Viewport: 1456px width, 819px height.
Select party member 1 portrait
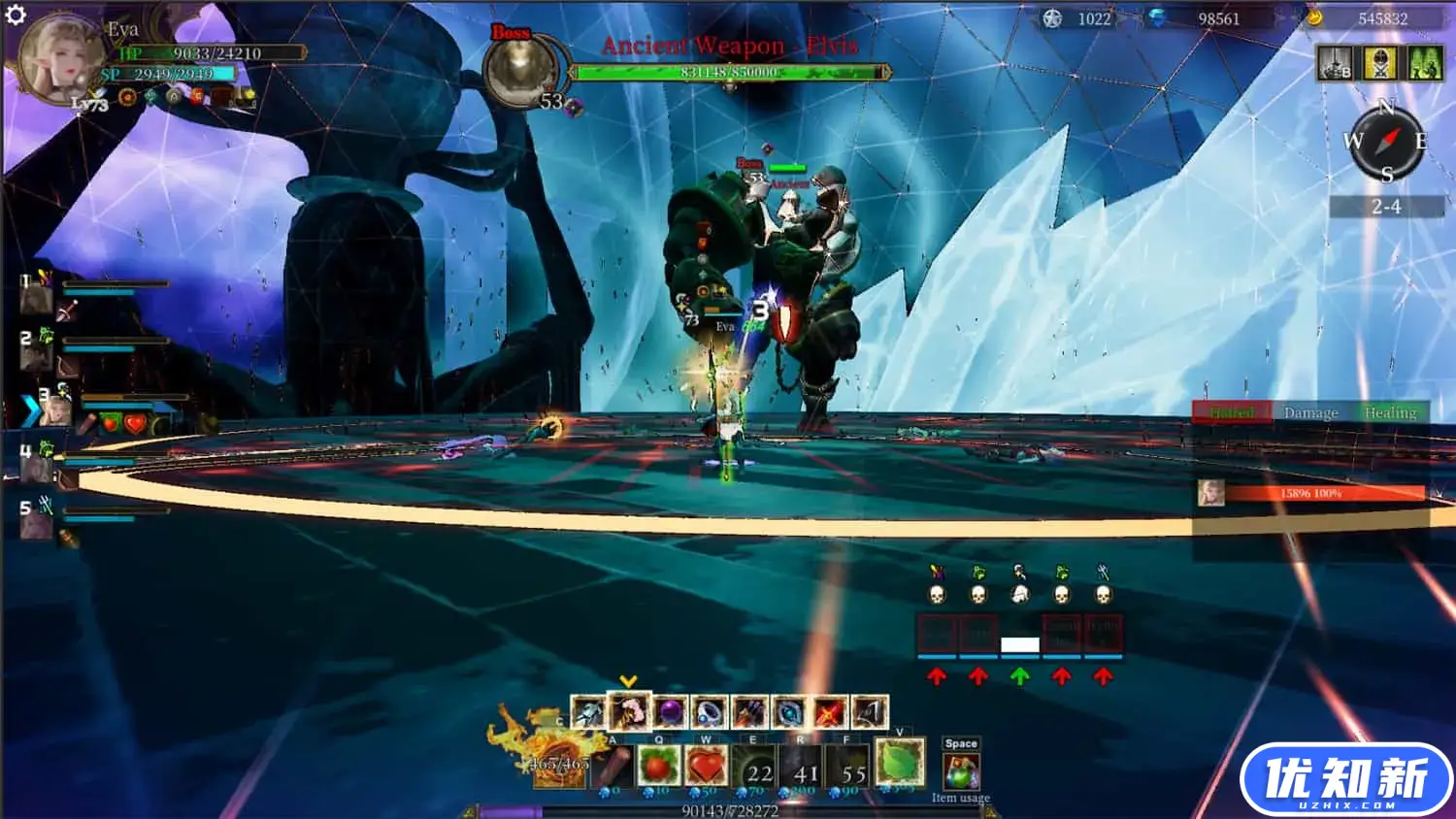tap(36, 297)
